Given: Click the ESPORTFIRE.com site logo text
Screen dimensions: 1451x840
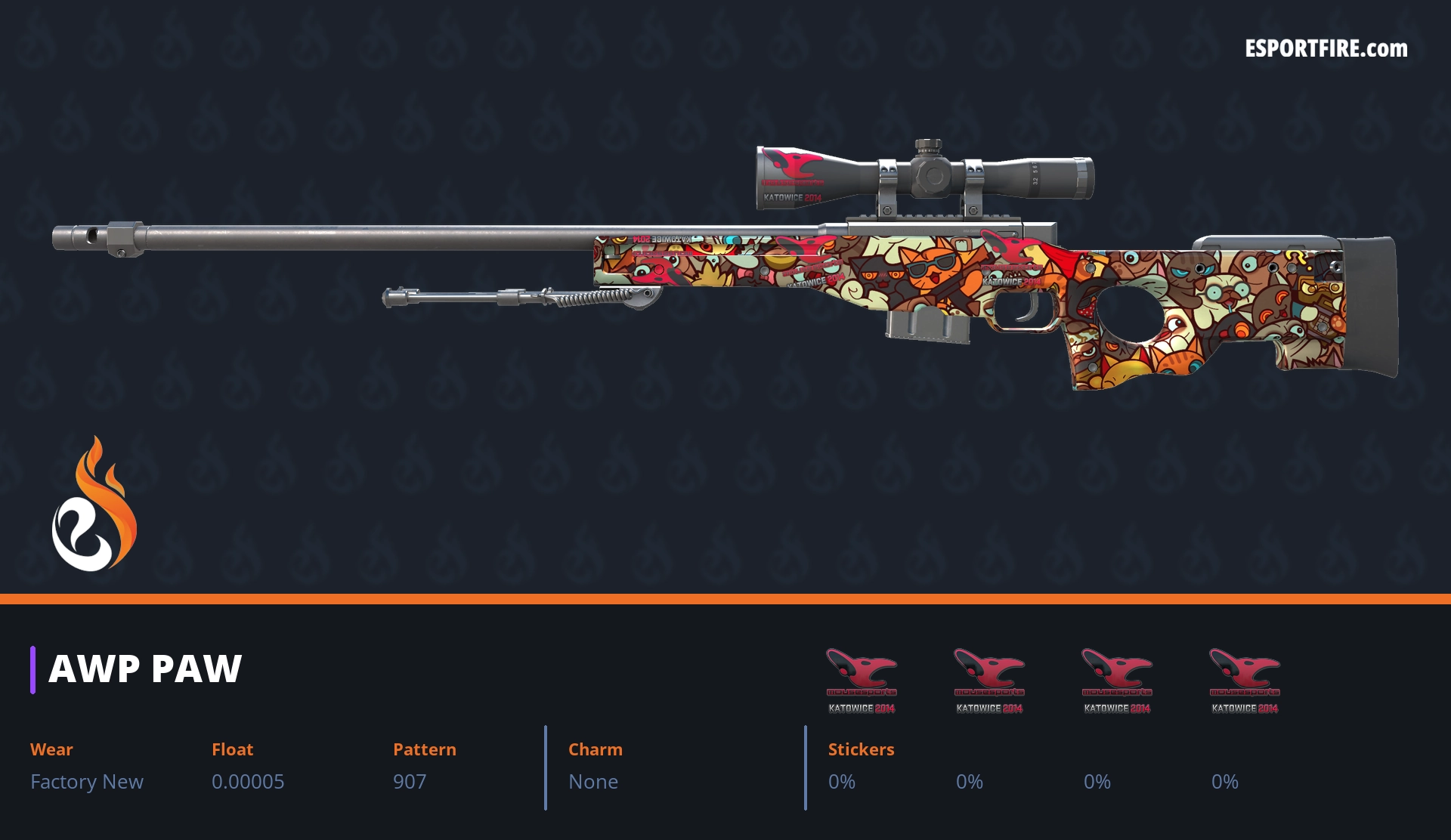Looking at the screenshot, I should pyautogui.click(x=1326, y=49).
